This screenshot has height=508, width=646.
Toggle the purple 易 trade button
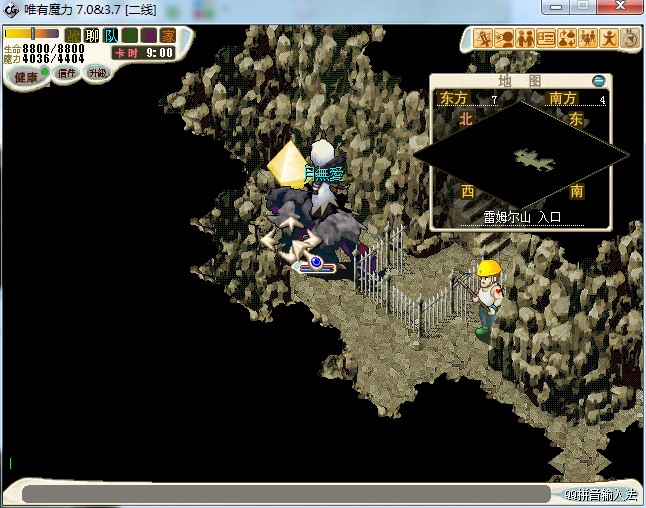[x=149, y=36]
